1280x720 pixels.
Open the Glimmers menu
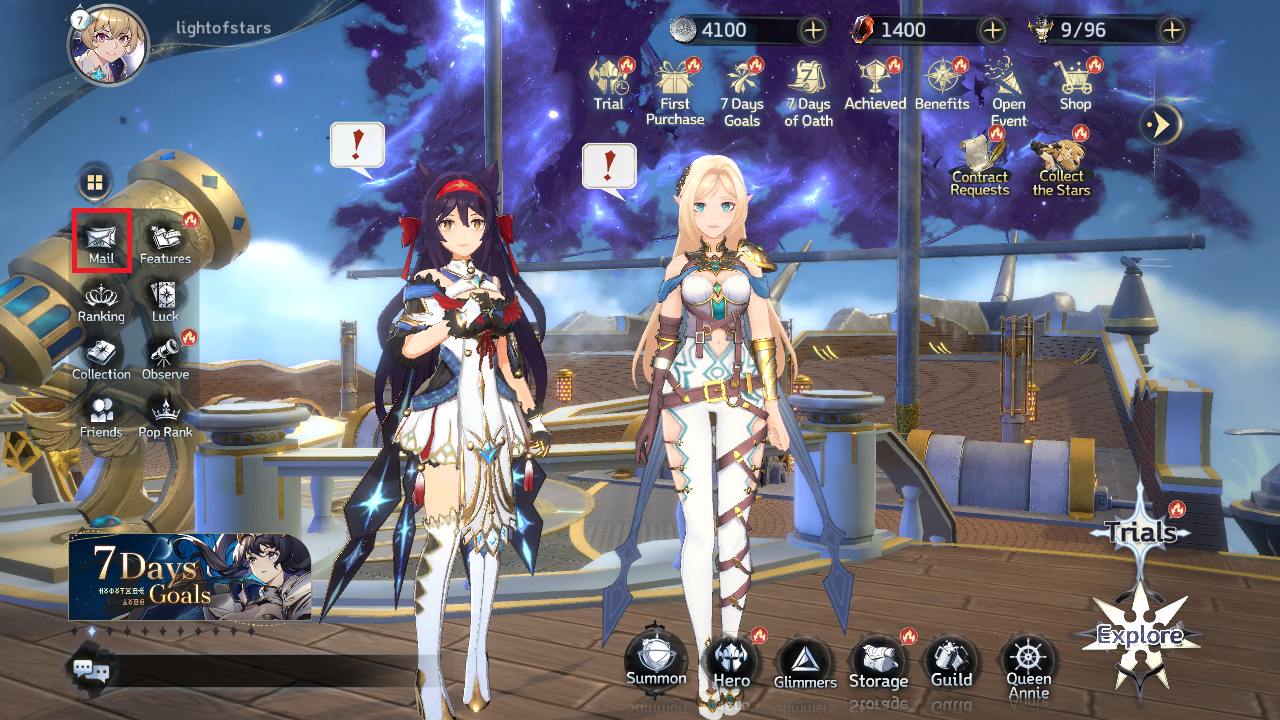(x=804, y=664)
